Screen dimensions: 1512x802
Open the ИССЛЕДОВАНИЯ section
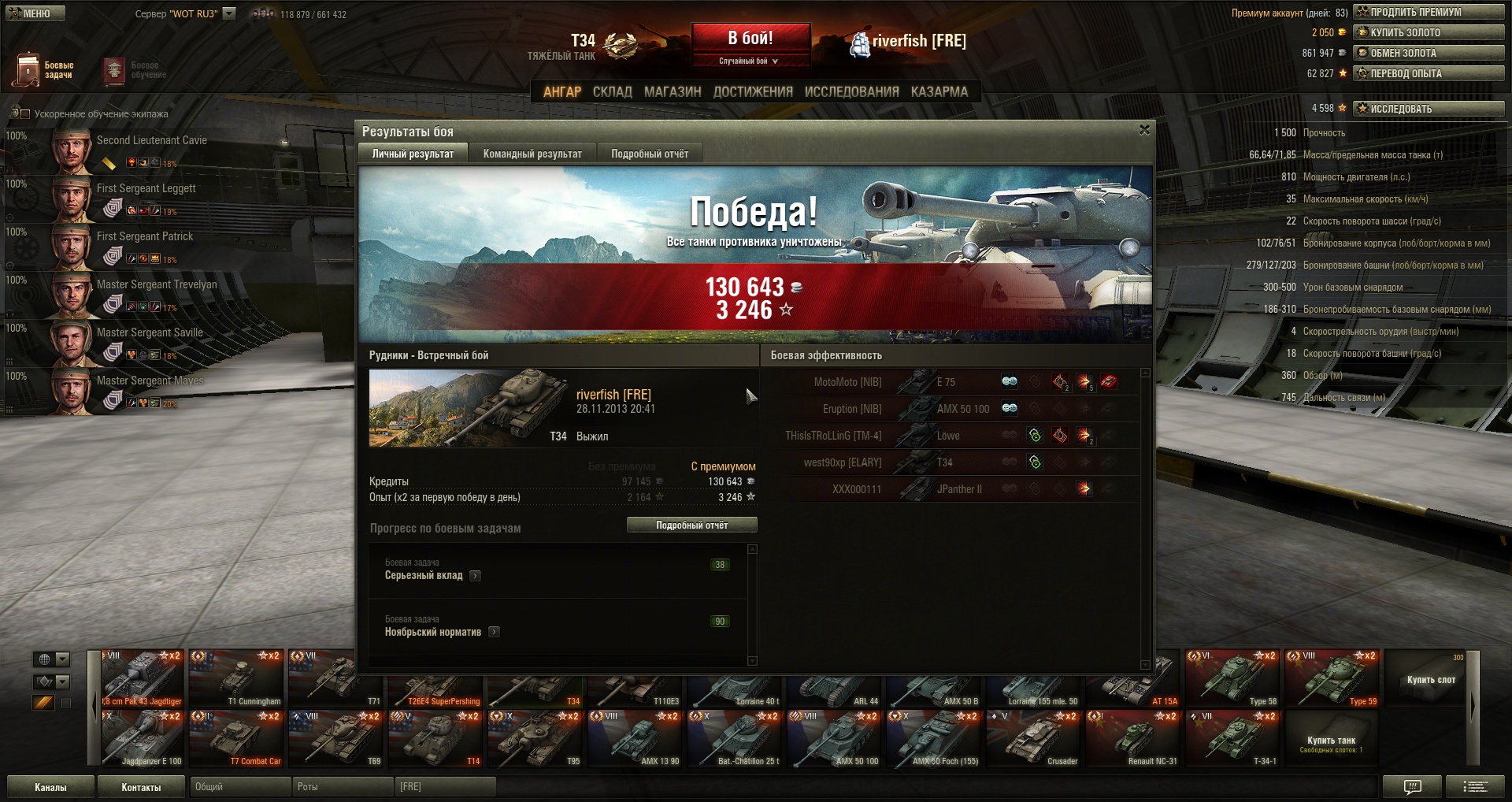point(851,92)
